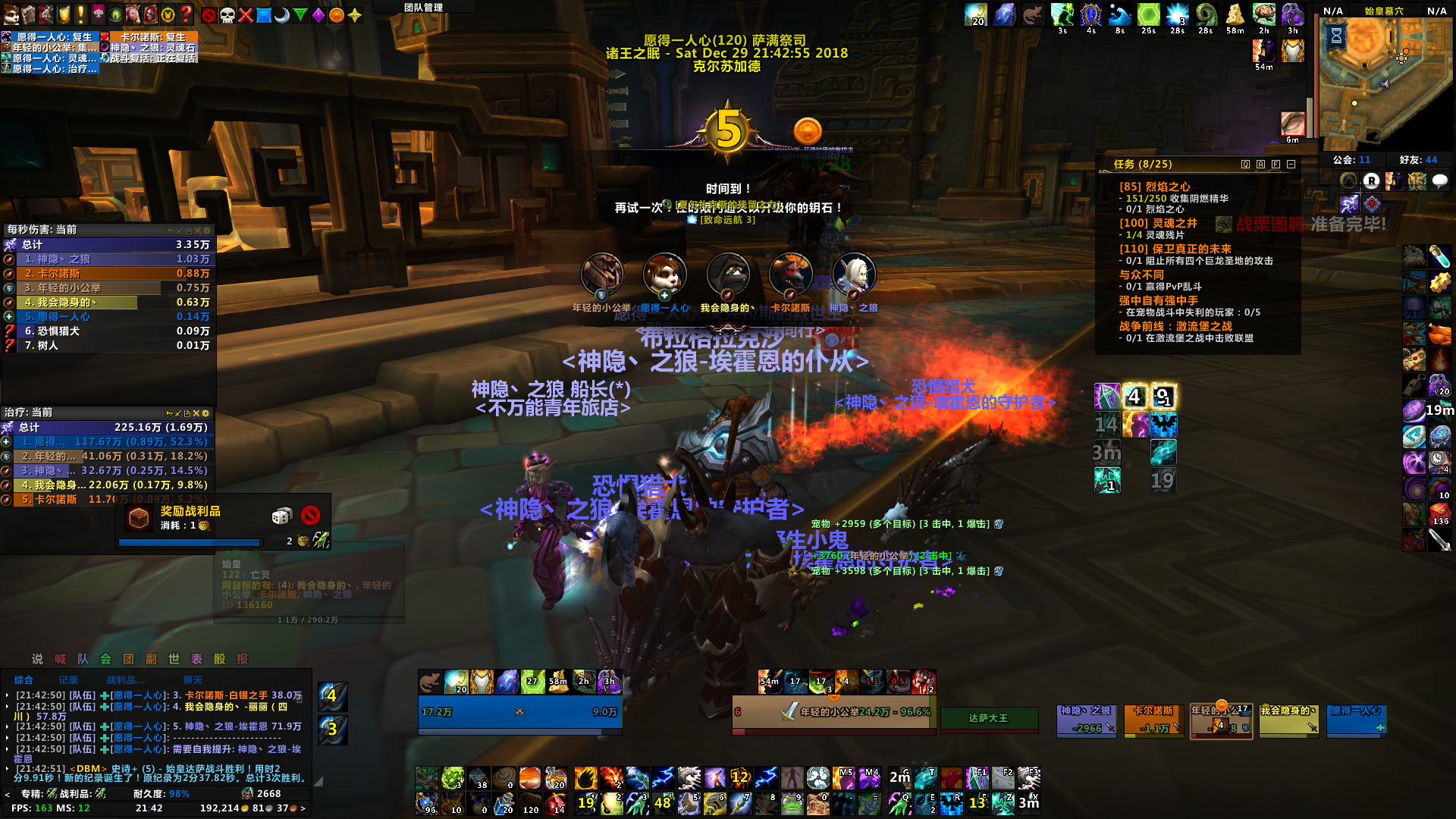Close the 每秒伤害 damage meter window
Viewport: 1456px width, 819px height.
(x=198, y=231)
